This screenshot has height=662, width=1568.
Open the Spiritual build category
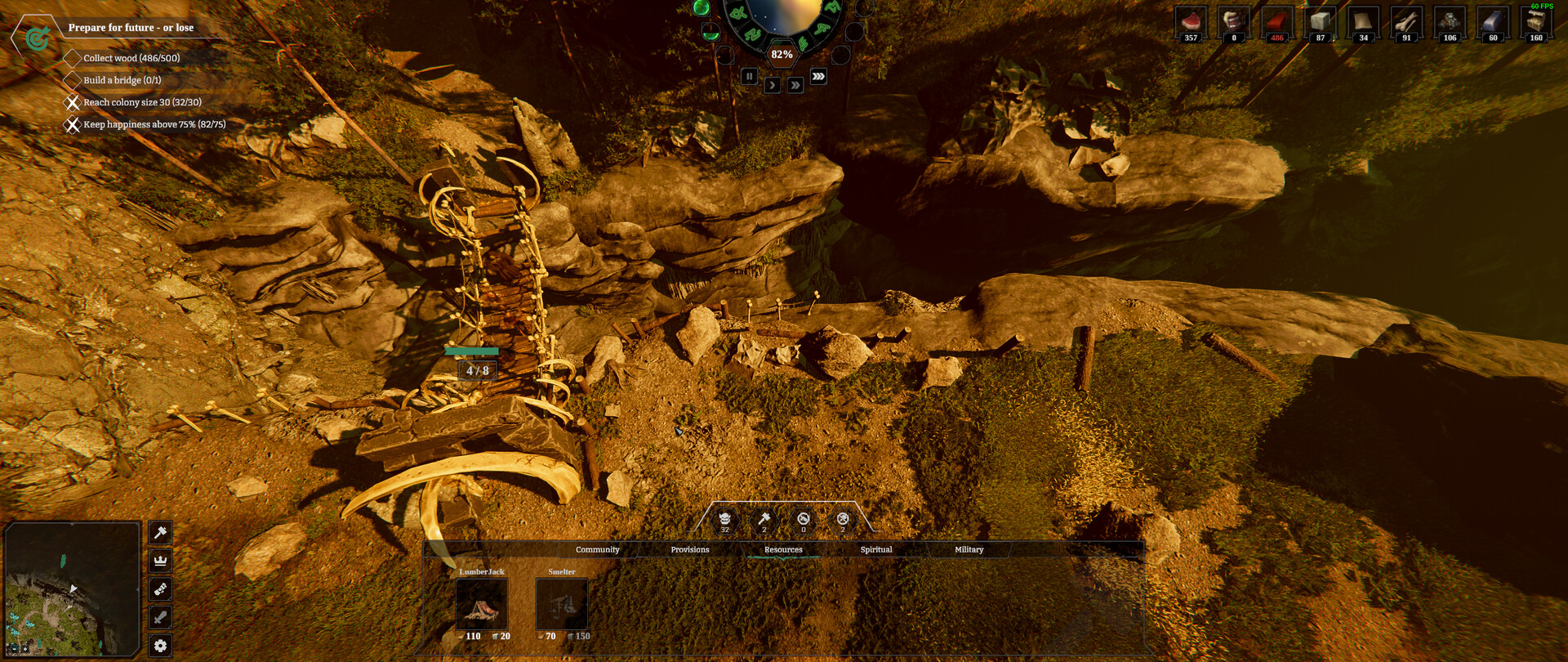click(x=875, y=549)
